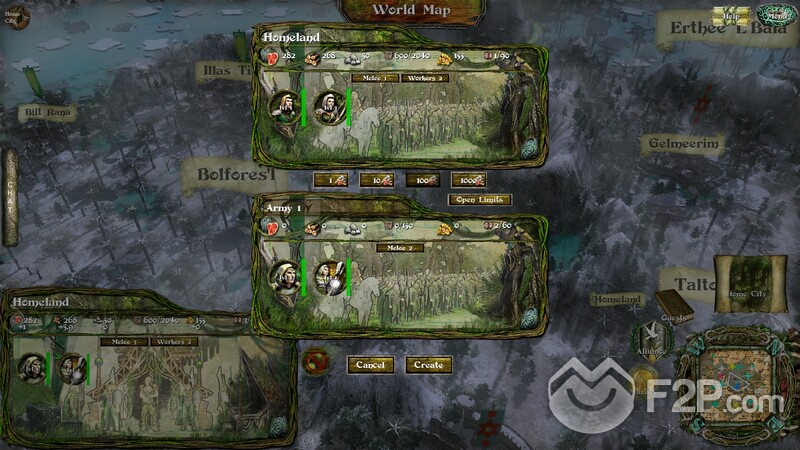Confirm with the Create button

click(x=428, y=365)
